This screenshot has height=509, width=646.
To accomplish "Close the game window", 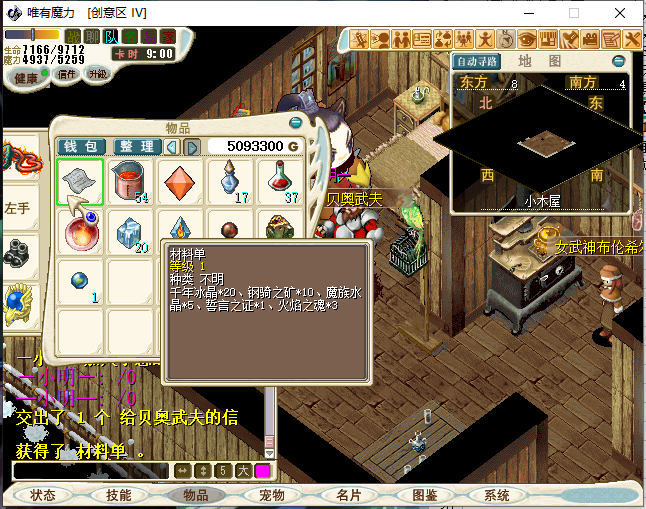I will (622, 13).
